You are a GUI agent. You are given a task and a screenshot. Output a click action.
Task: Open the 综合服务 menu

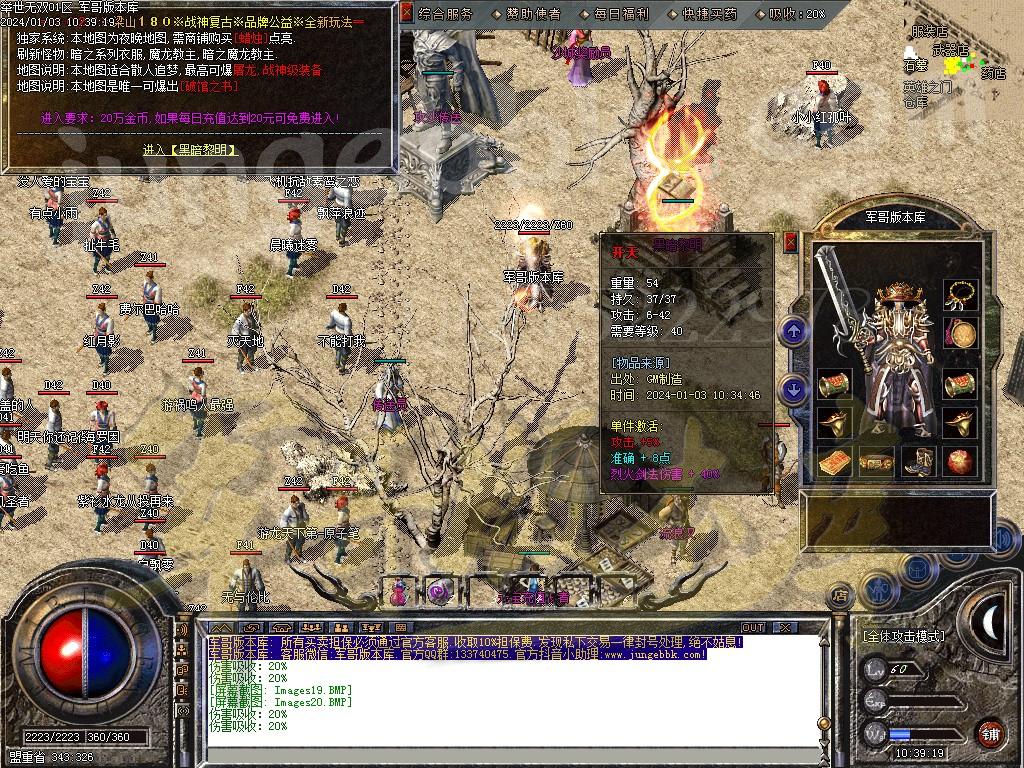446,14
